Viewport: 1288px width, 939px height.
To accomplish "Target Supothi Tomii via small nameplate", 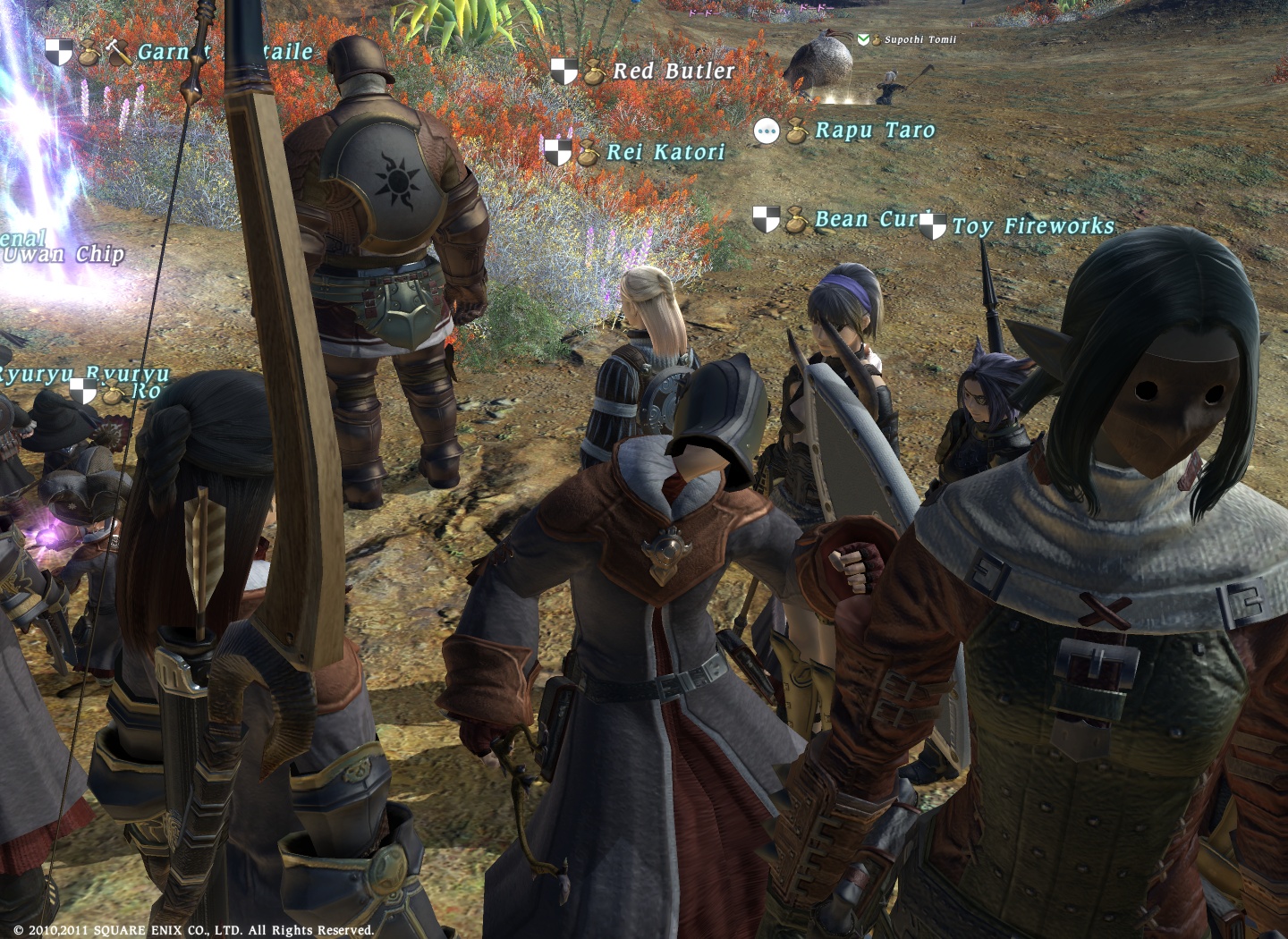I will tap(919, 39).
